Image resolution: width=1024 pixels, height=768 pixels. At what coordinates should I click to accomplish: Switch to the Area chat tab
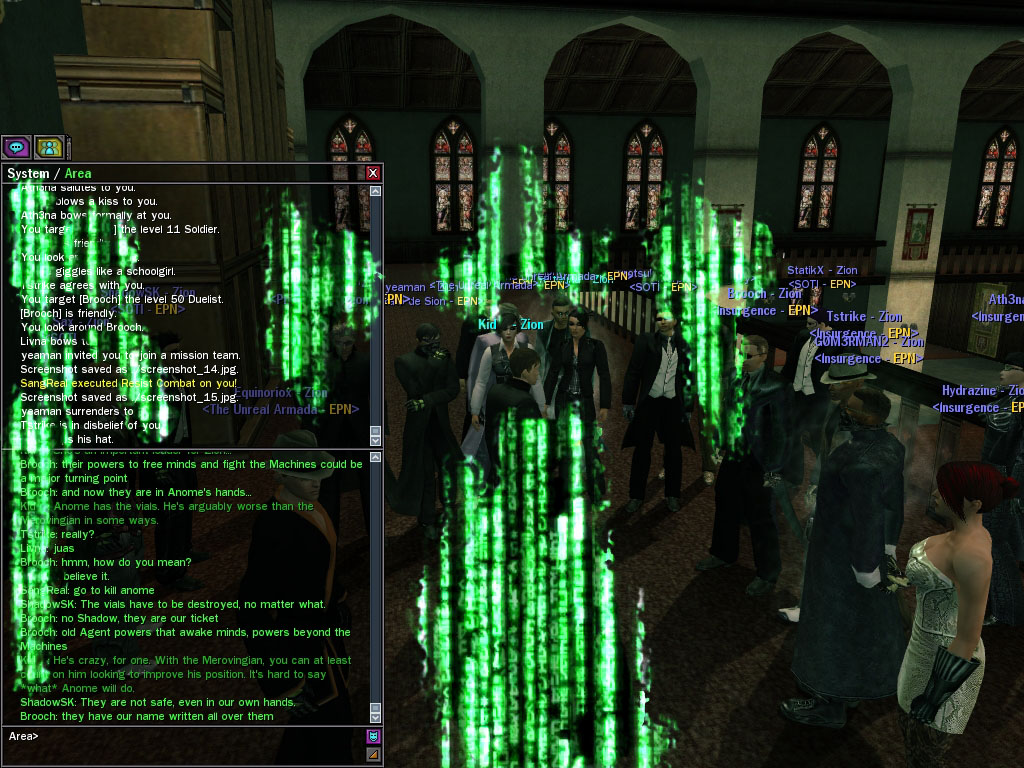[78, 173]
